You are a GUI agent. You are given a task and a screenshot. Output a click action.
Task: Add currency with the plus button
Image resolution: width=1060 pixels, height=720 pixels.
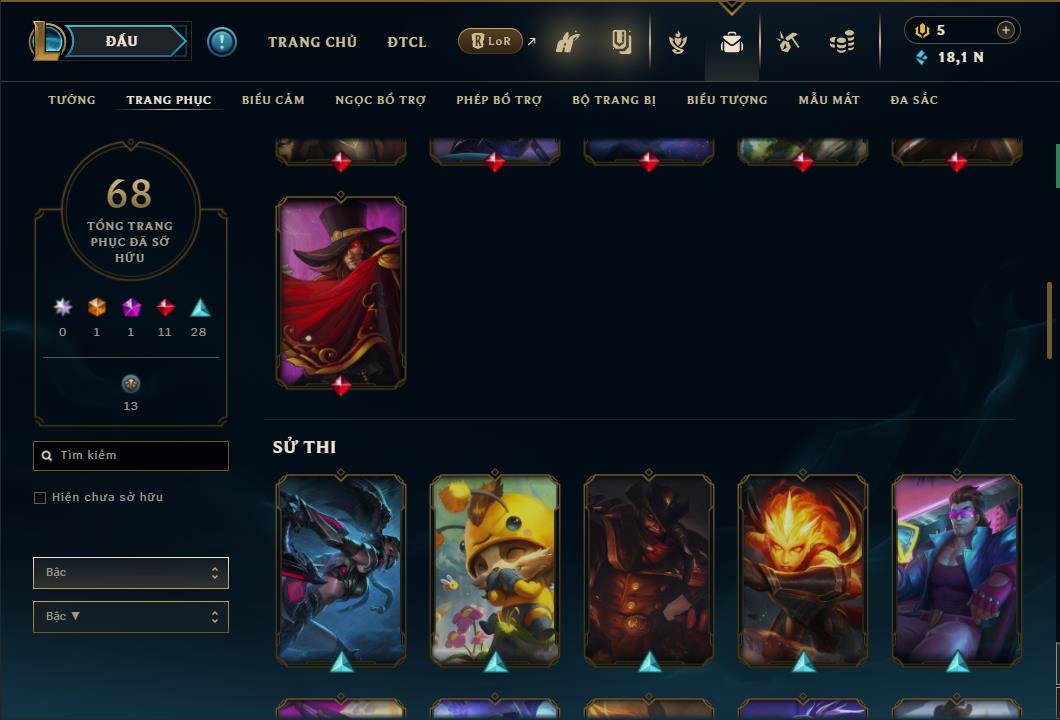1005,30
